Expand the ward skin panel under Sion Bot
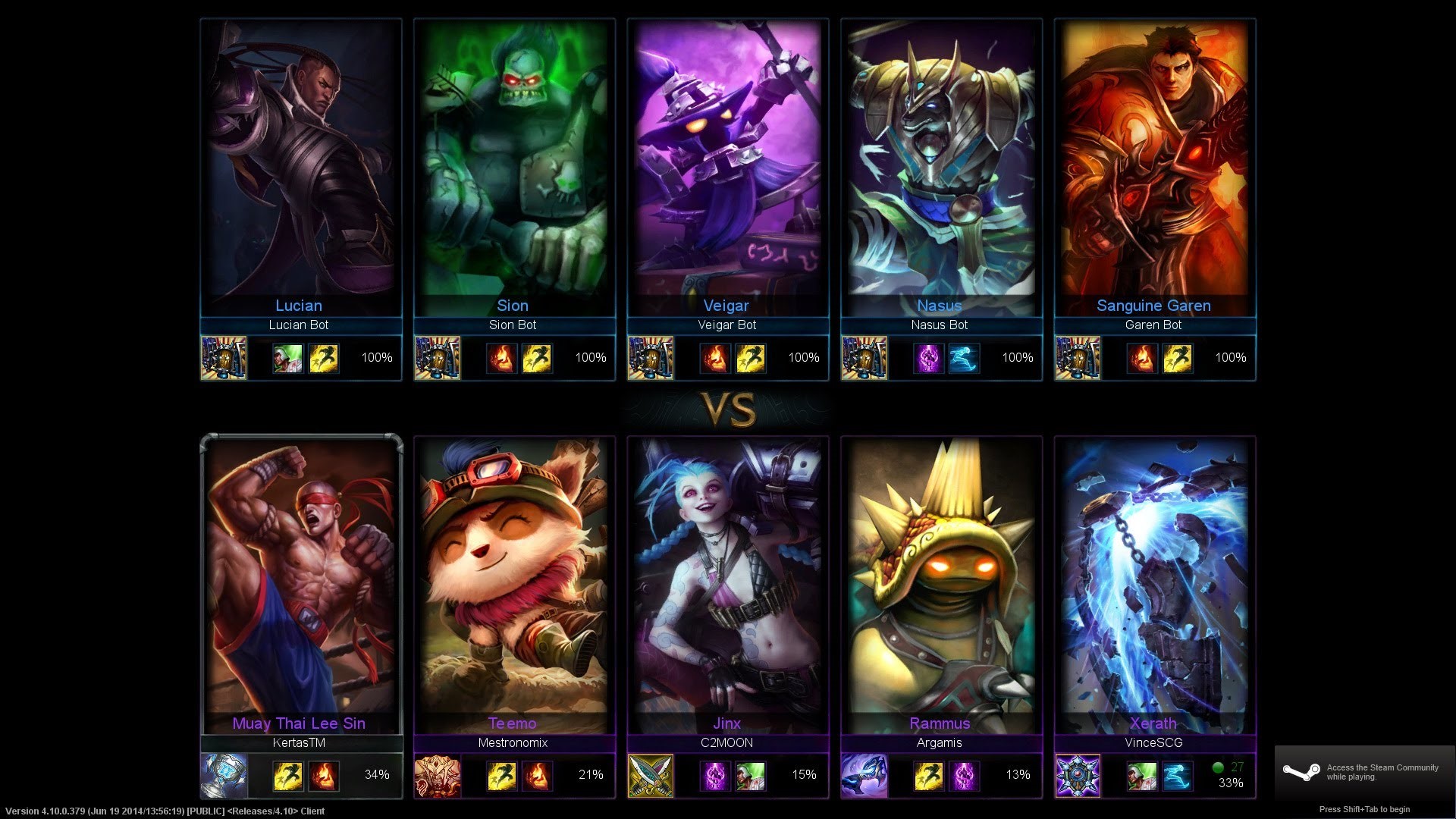1456x819 pixels. (x=438, y=358)
